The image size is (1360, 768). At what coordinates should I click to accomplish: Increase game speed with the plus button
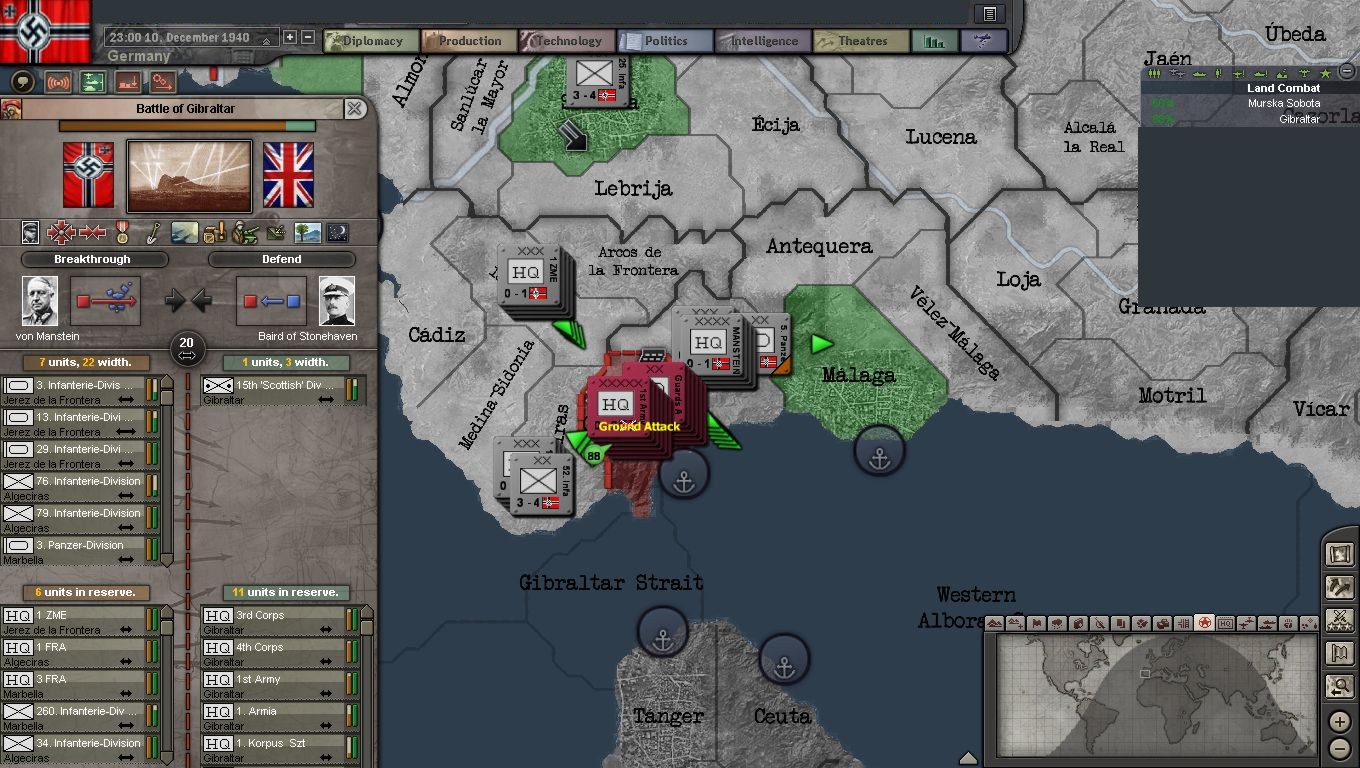tap(290, 37)
